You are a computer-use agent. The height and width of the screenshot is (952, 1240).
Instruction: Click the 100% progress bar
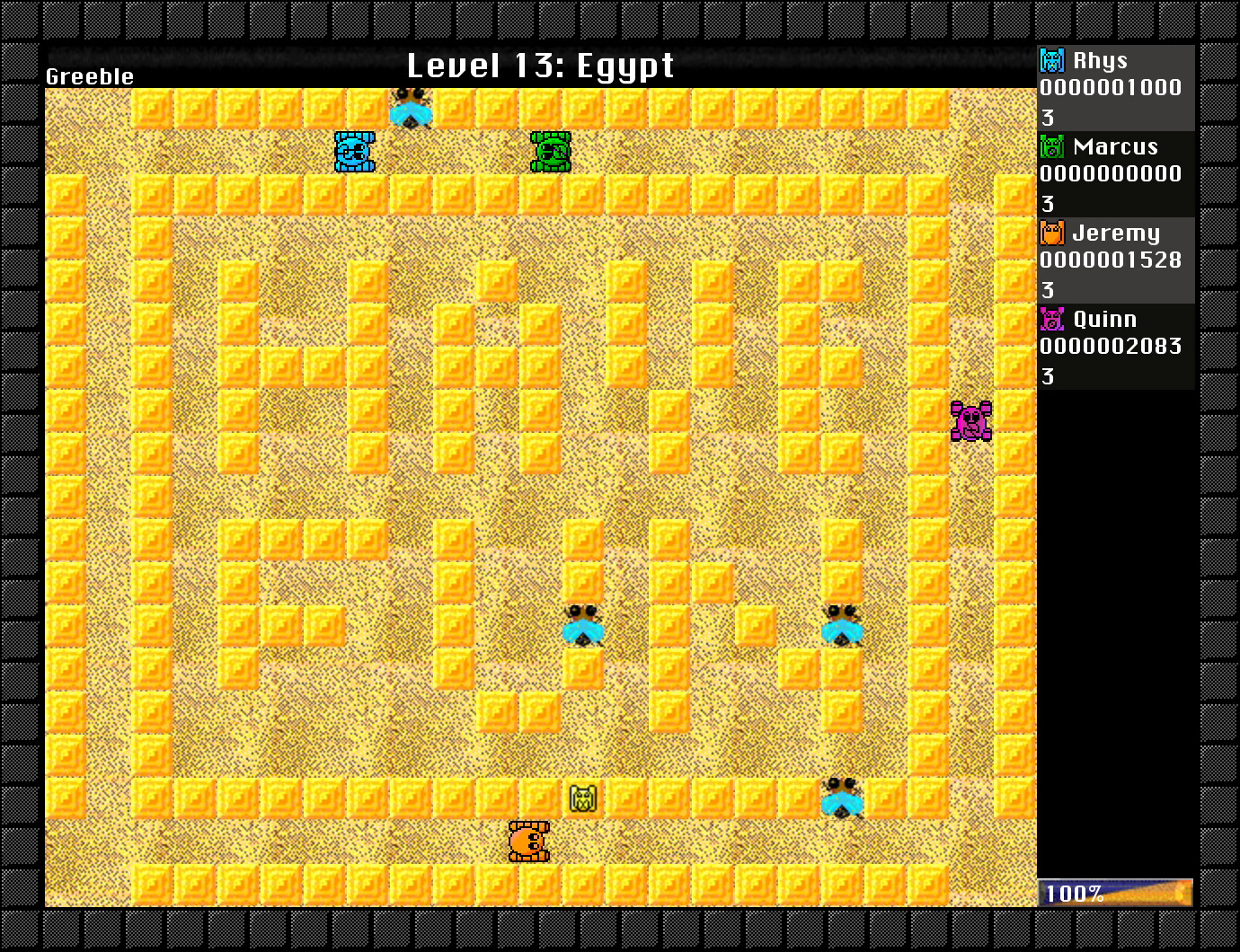(x=1114, y=892)
